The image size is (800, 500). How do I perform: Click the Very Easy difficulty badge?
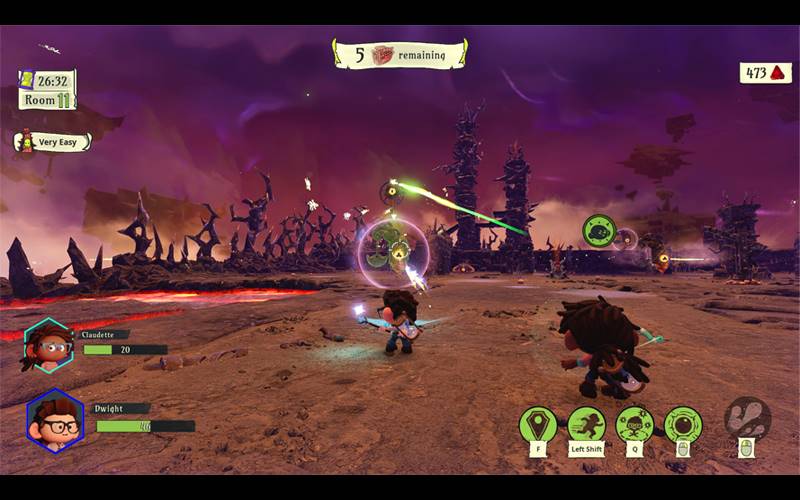[x=52, y=142]
